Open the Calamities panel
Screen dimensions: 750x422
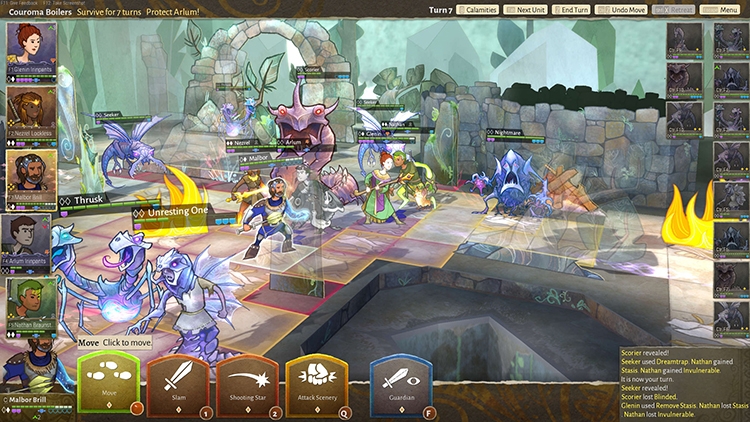(x=477, y=9)
